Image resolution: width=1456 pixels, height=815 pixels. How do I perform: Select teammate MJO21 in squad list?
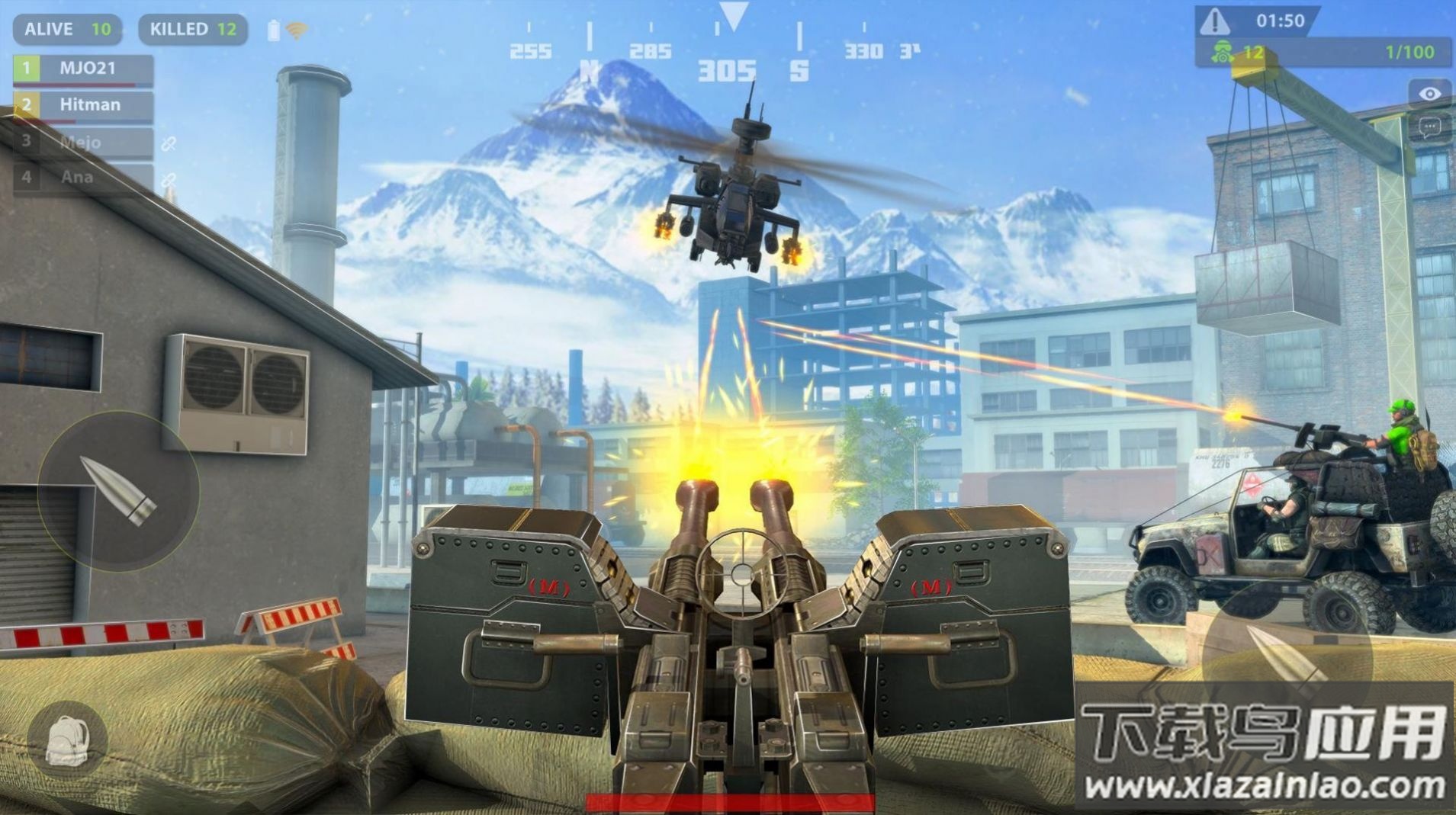coord(84,69)
